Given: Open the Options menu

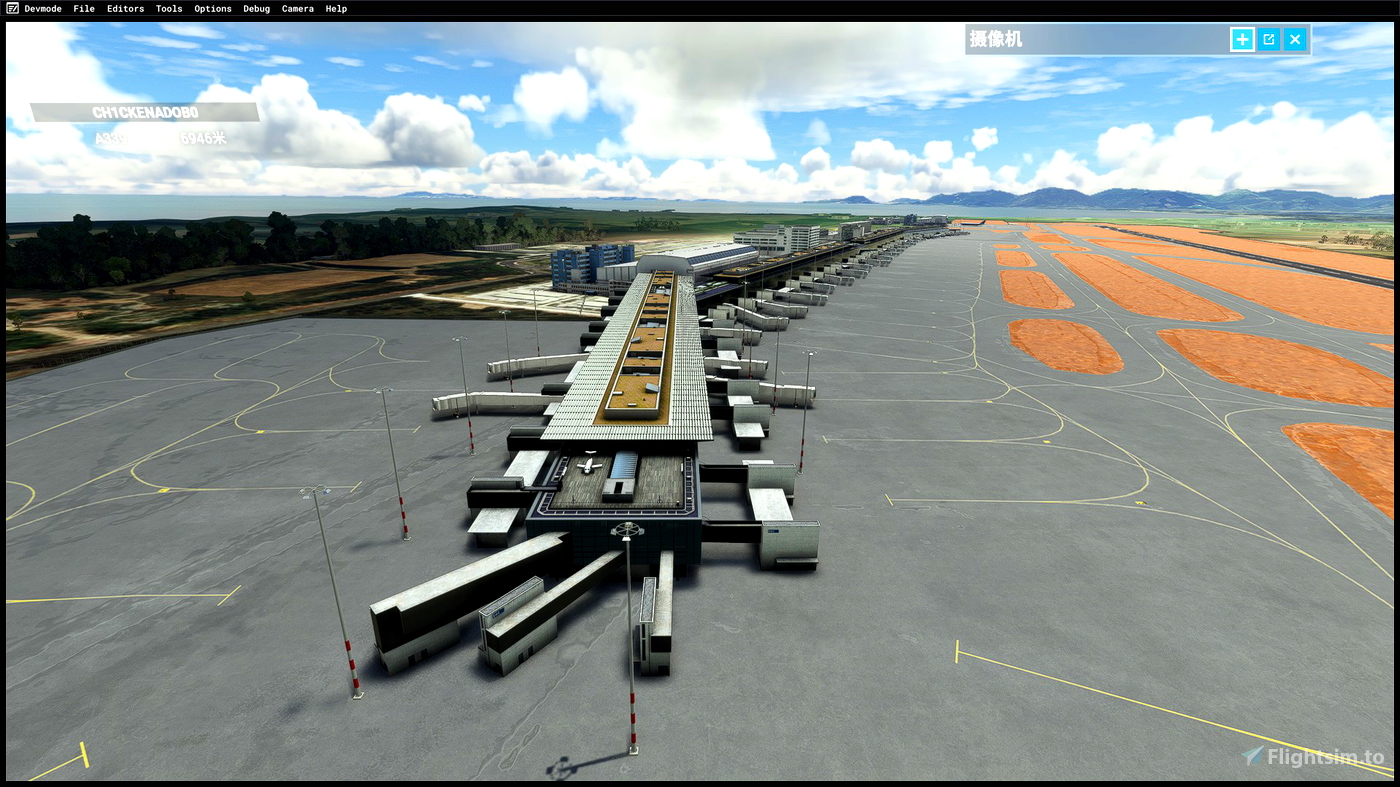Looking at the screenshot, I should [x=212, y=8].
